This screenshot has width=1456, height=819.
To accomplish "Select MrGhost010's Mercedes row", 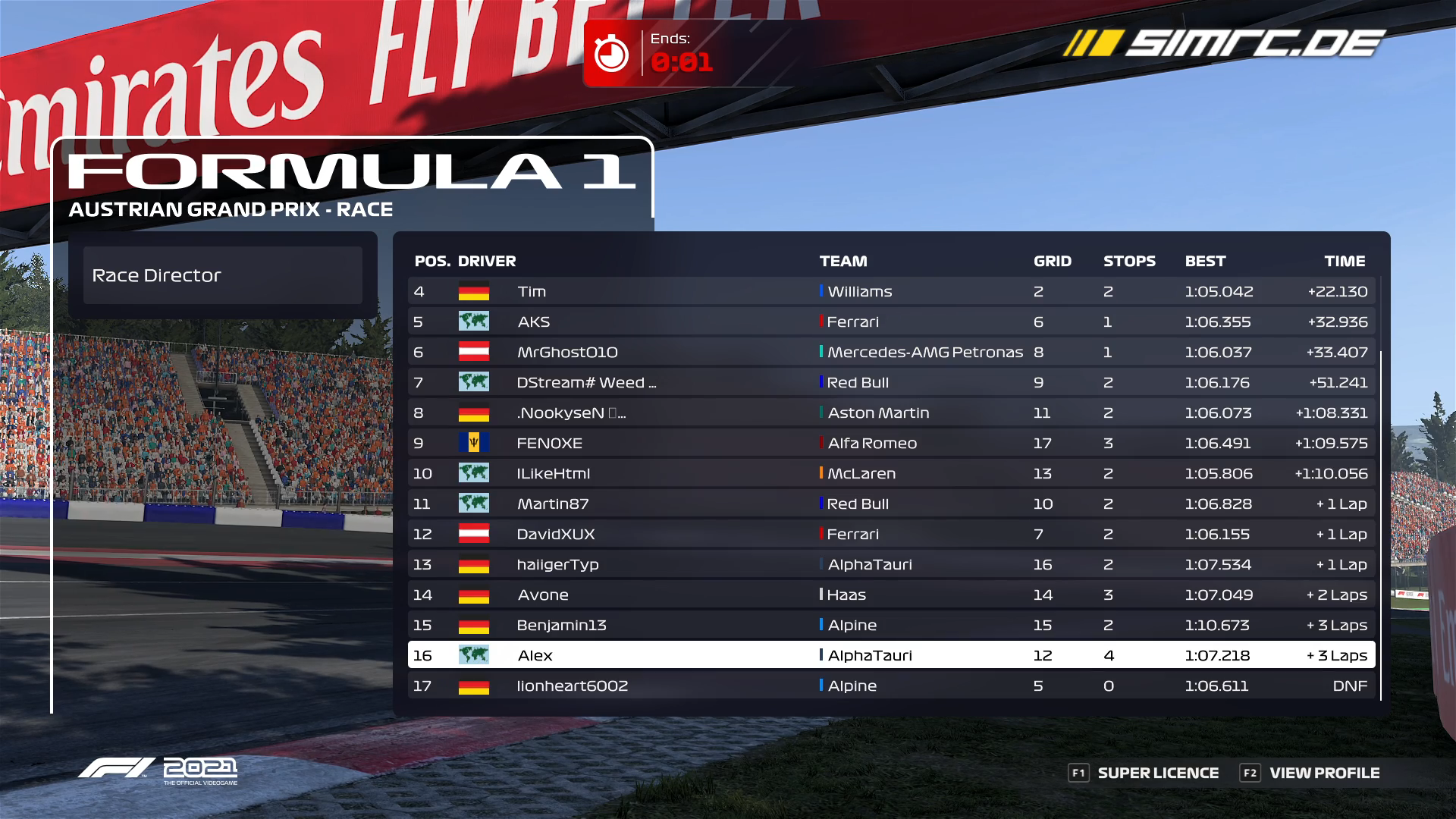I will point(891,352).
